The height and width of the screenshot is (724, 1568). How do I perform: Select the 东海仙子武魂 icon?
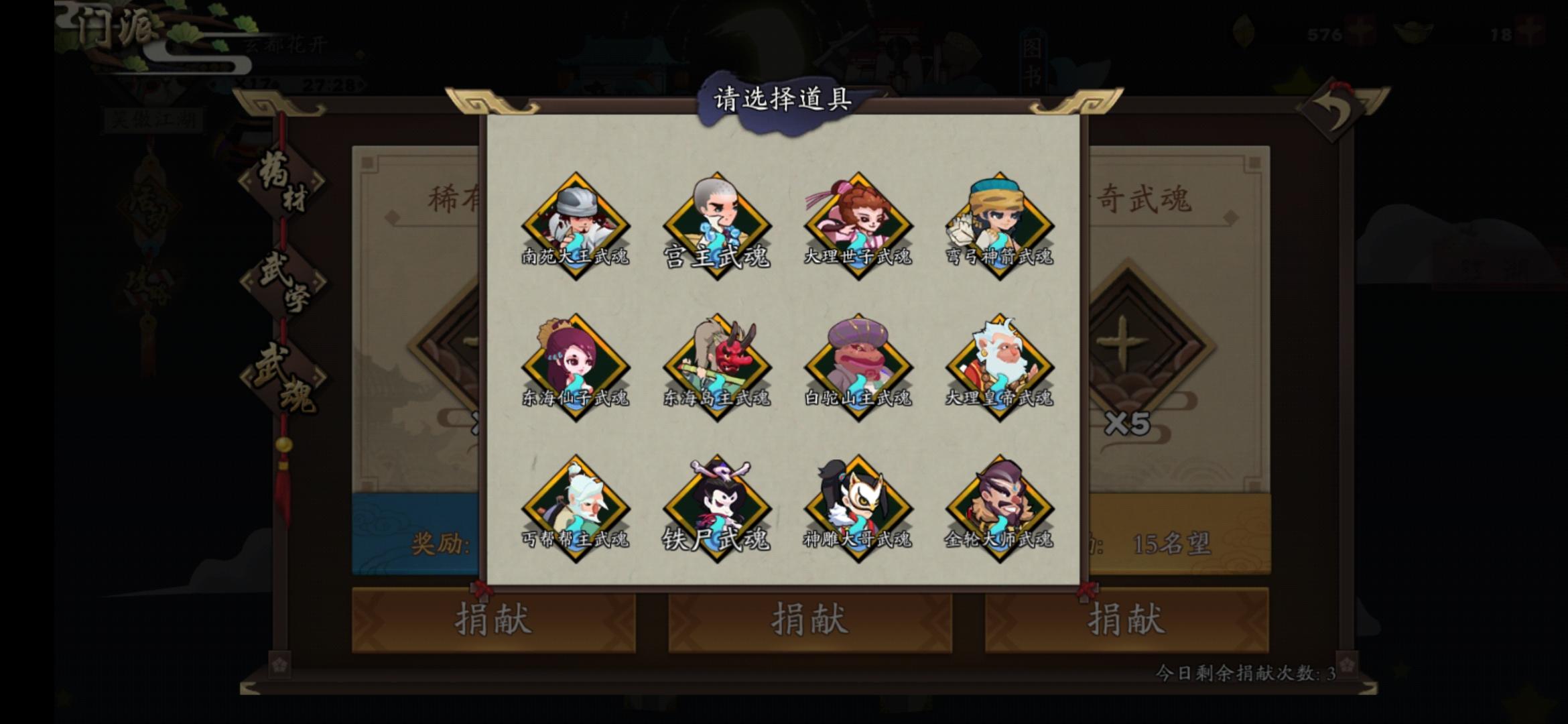click(x=575, y=365)
